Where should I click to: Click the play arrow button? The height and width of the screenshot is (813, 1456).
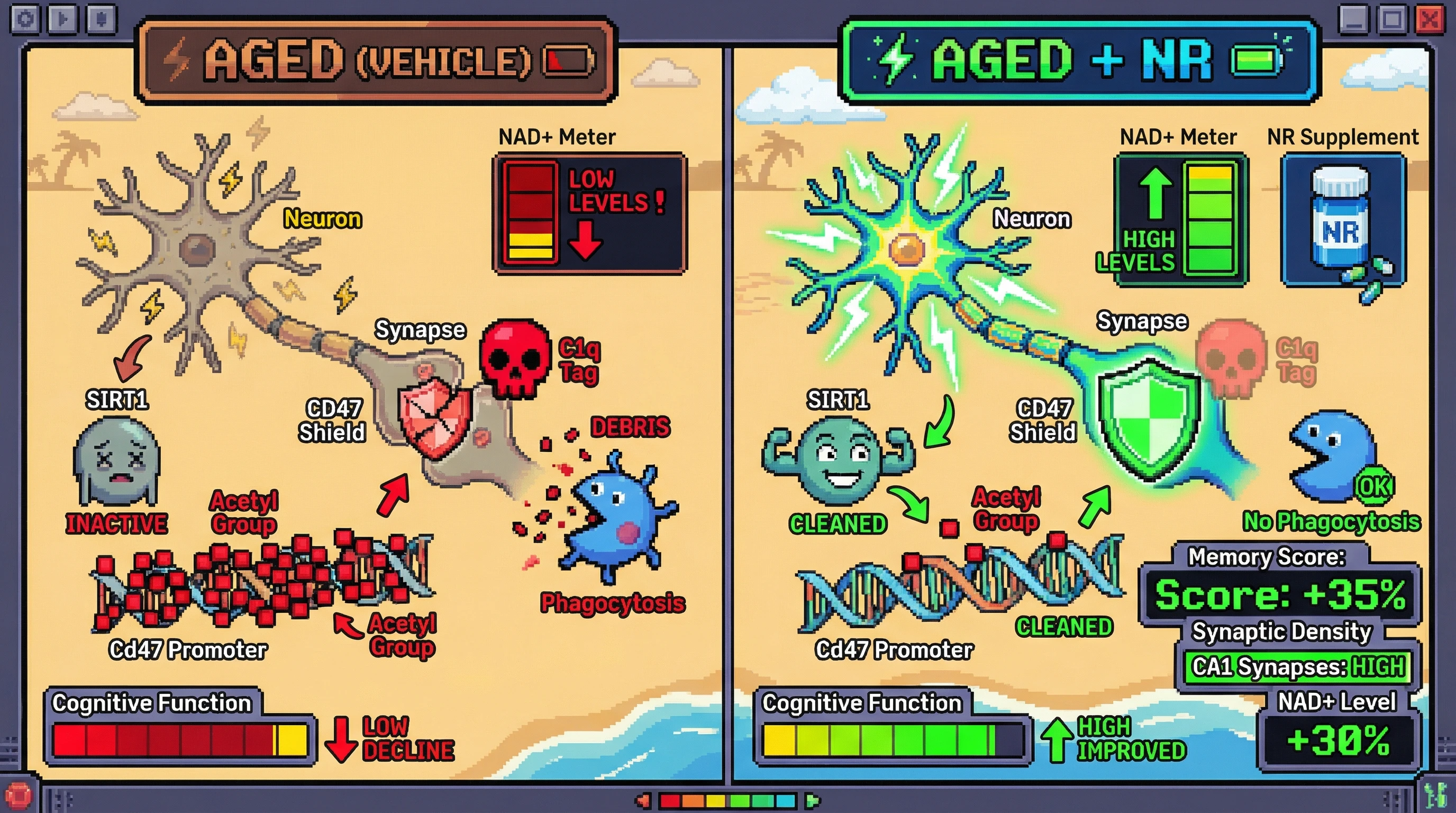[63, 19]
